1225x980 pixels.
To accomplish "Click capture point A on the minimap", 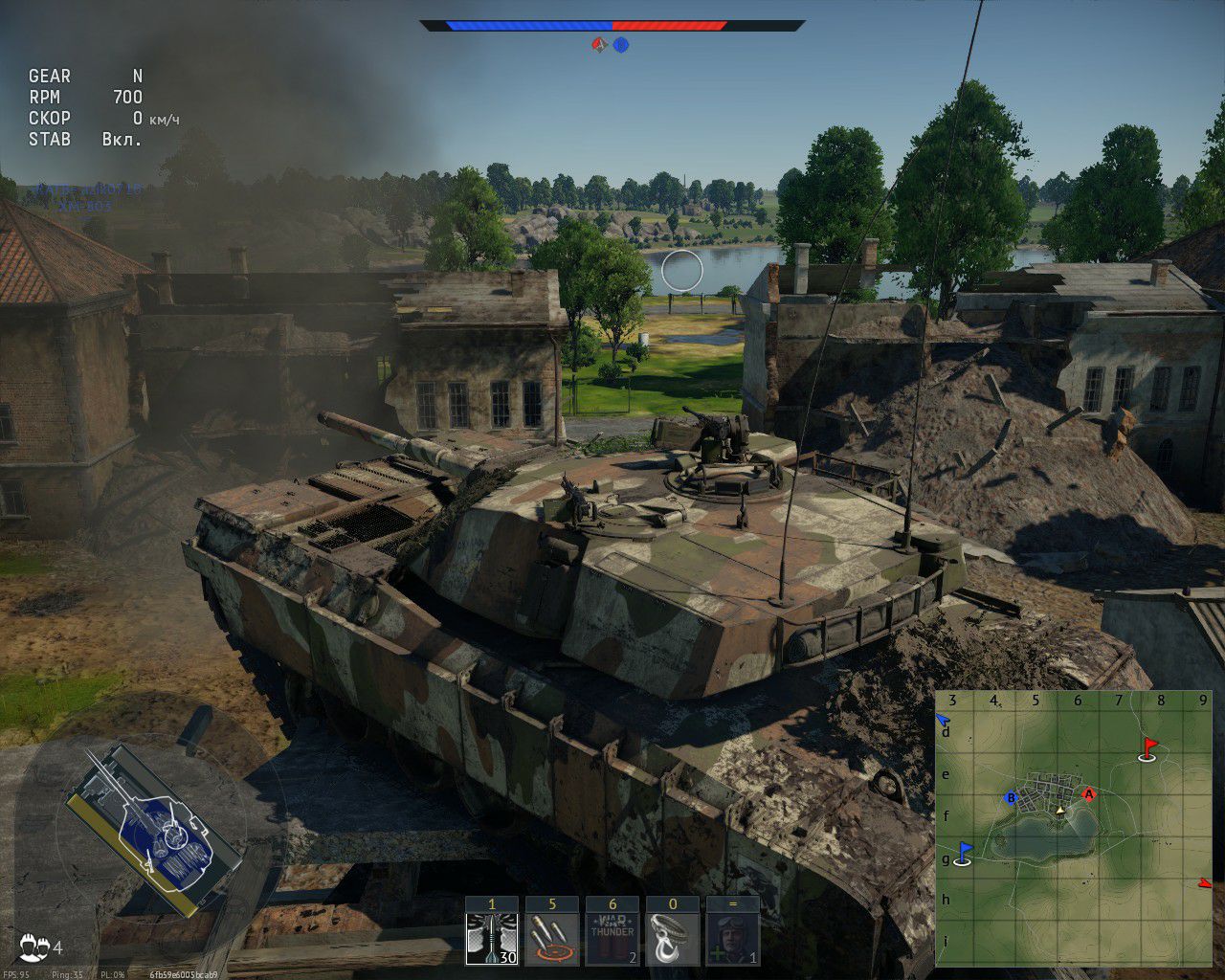I will pos(1088,793).
